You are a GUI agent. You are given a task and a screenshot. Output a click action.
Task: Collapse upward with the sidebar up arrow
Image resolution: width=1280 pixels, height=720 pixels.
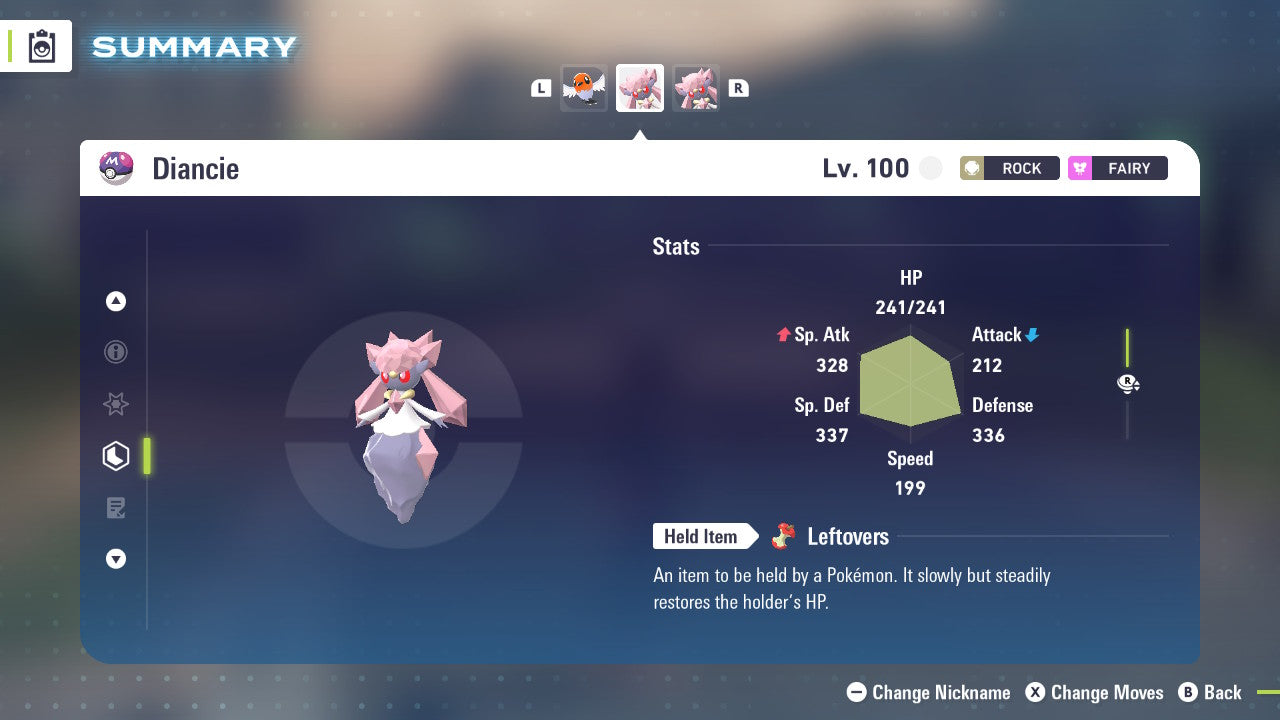(116, 301)
